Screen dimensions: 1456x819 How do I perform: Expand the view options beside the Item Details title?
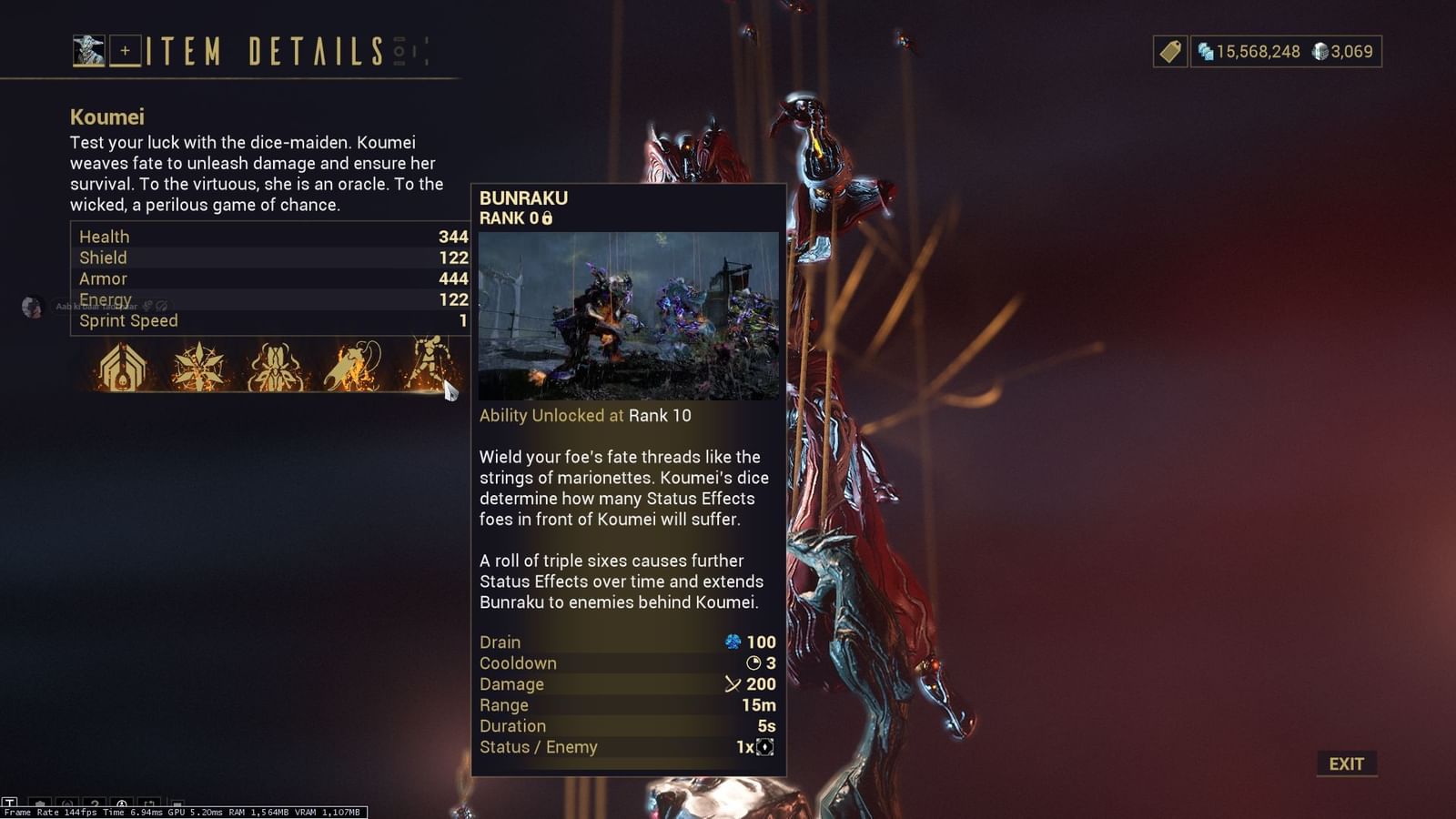(x=409, y=52)
